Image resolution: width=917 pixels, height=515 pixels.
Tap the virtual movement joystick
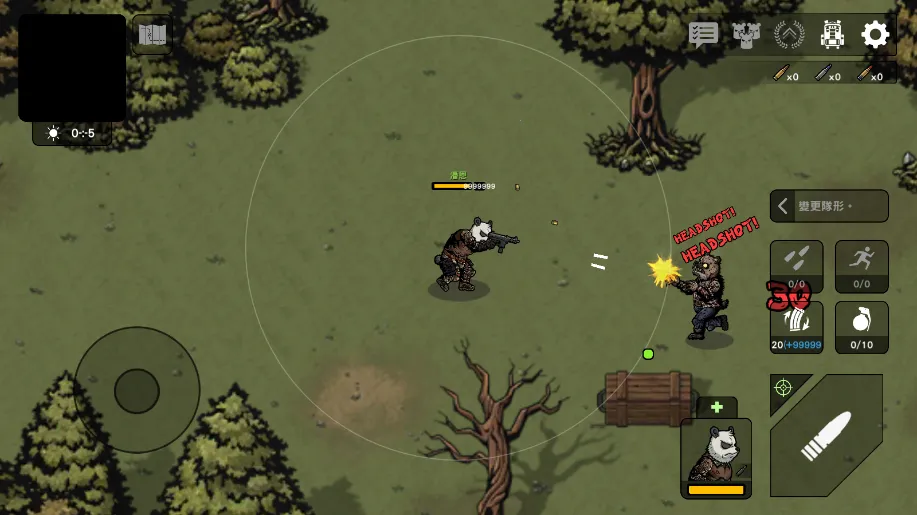137,390
